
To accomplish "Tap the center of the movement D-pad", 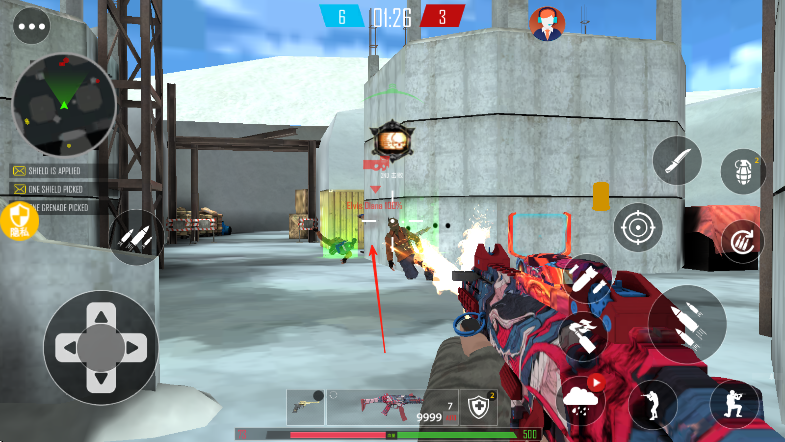I will pos(100,347).
